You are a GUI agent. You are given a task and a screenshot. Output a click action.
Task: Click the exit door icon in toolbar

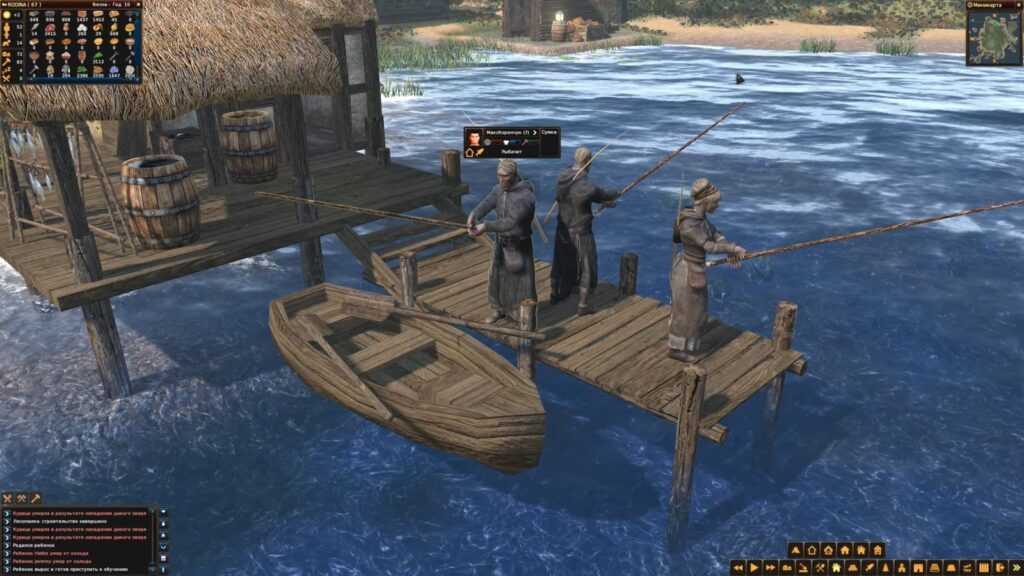(x=998, y=567)
